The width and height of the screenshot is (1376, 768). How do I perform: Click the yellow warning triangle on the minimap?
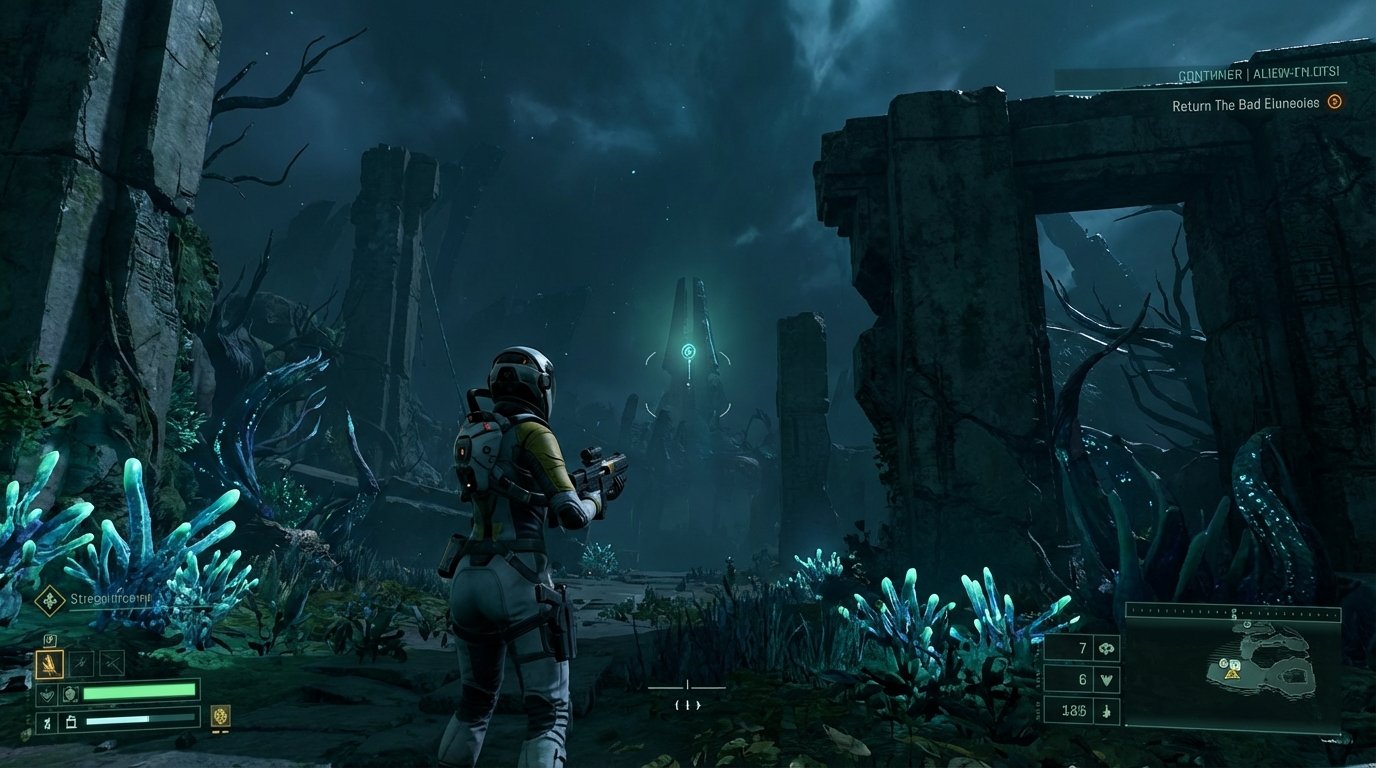pos(1232,675)
